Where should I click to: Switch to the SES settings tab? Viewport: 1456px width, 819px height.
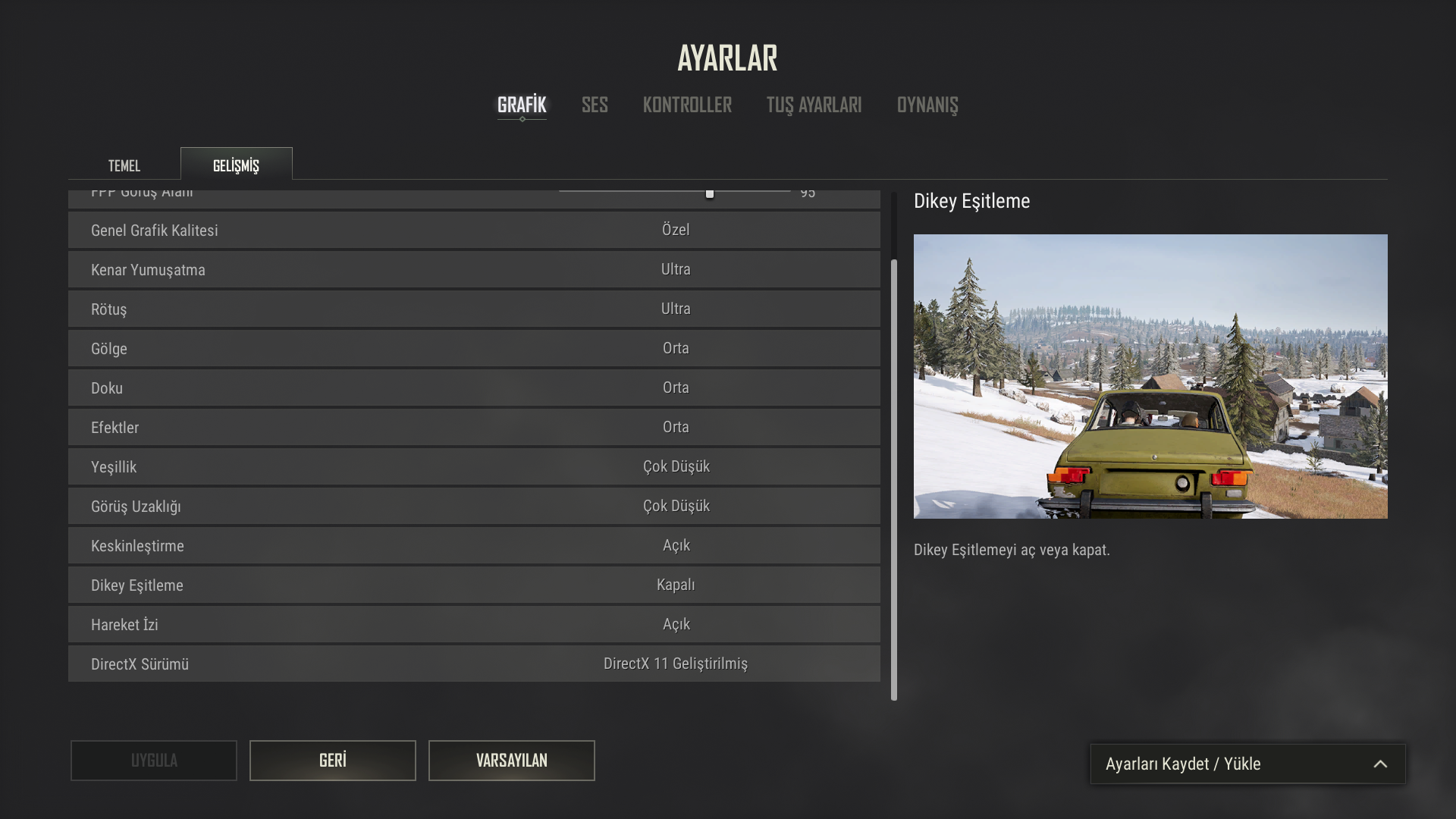[x=595, y=105]
